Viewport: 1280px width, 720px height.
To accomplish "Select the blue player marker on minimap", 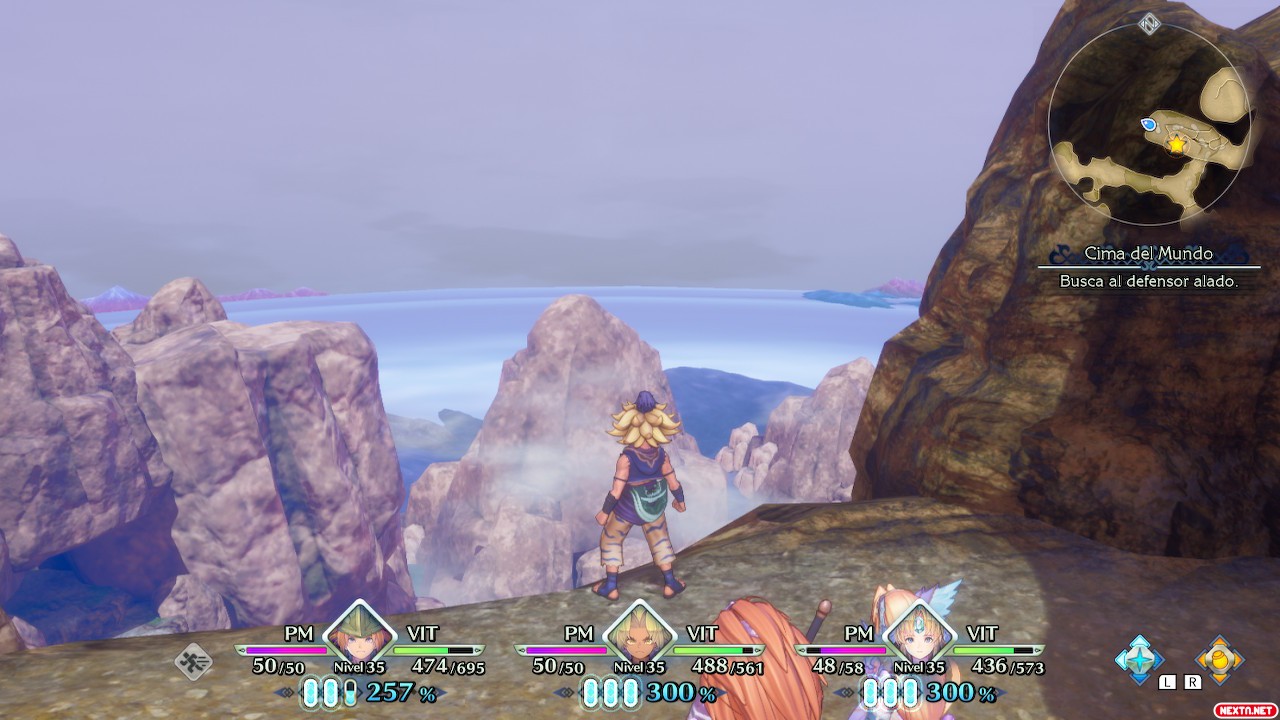I will tap(1149, 124).
